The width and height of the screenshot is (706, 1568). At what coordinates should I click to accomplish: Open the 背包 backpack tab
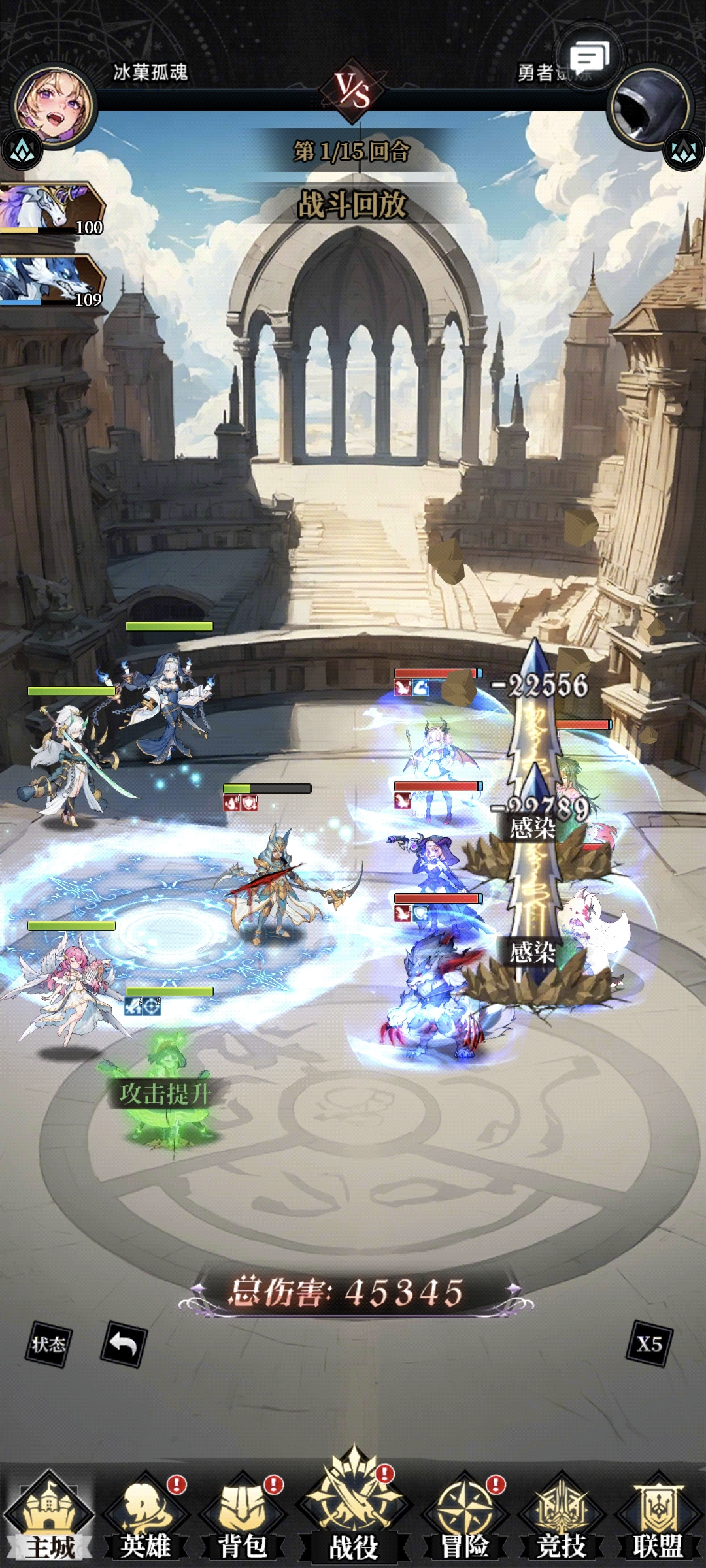pos(243,1516)
